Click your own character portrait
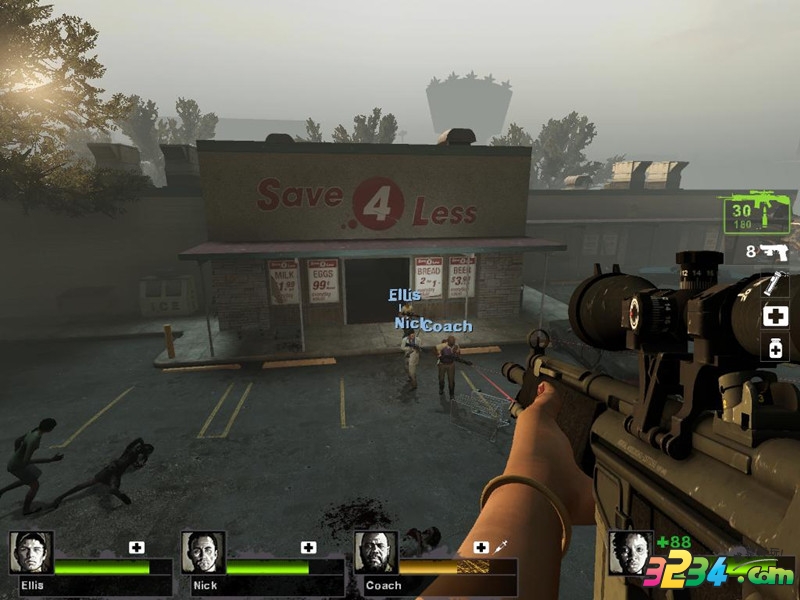800x600 pixels. tap(631, 553)
